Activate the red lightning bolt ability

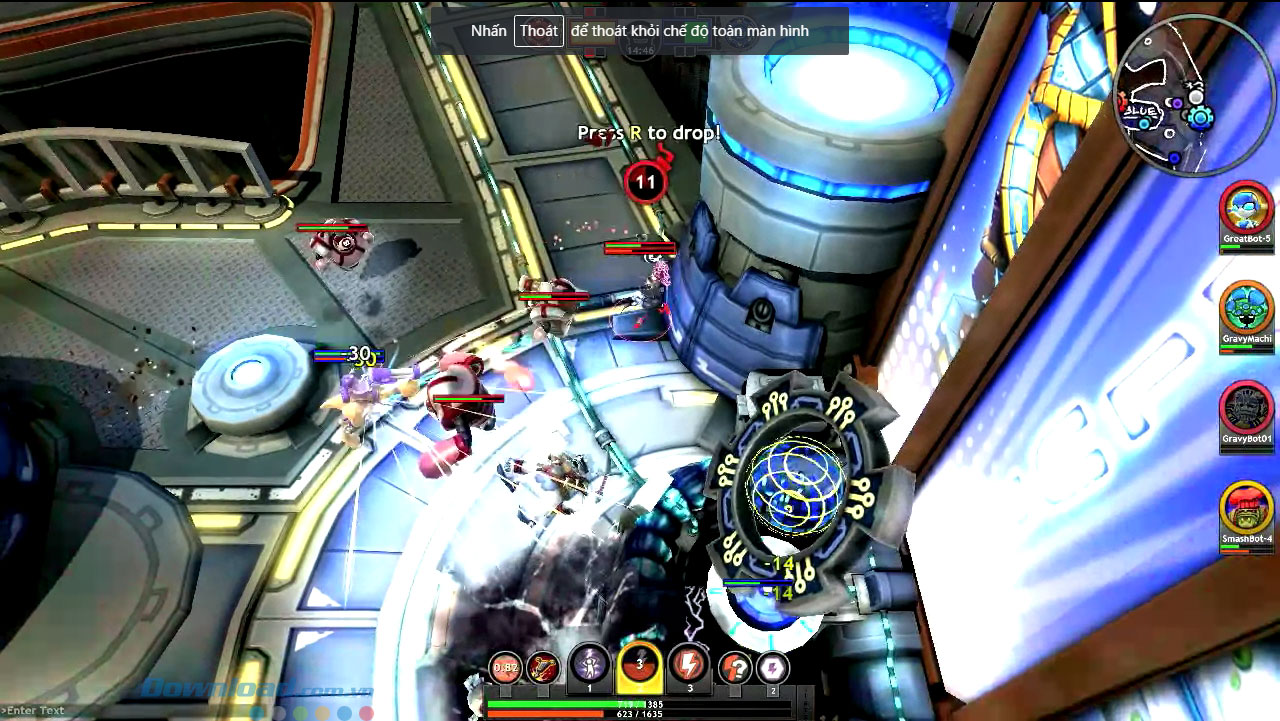[689, 665]
